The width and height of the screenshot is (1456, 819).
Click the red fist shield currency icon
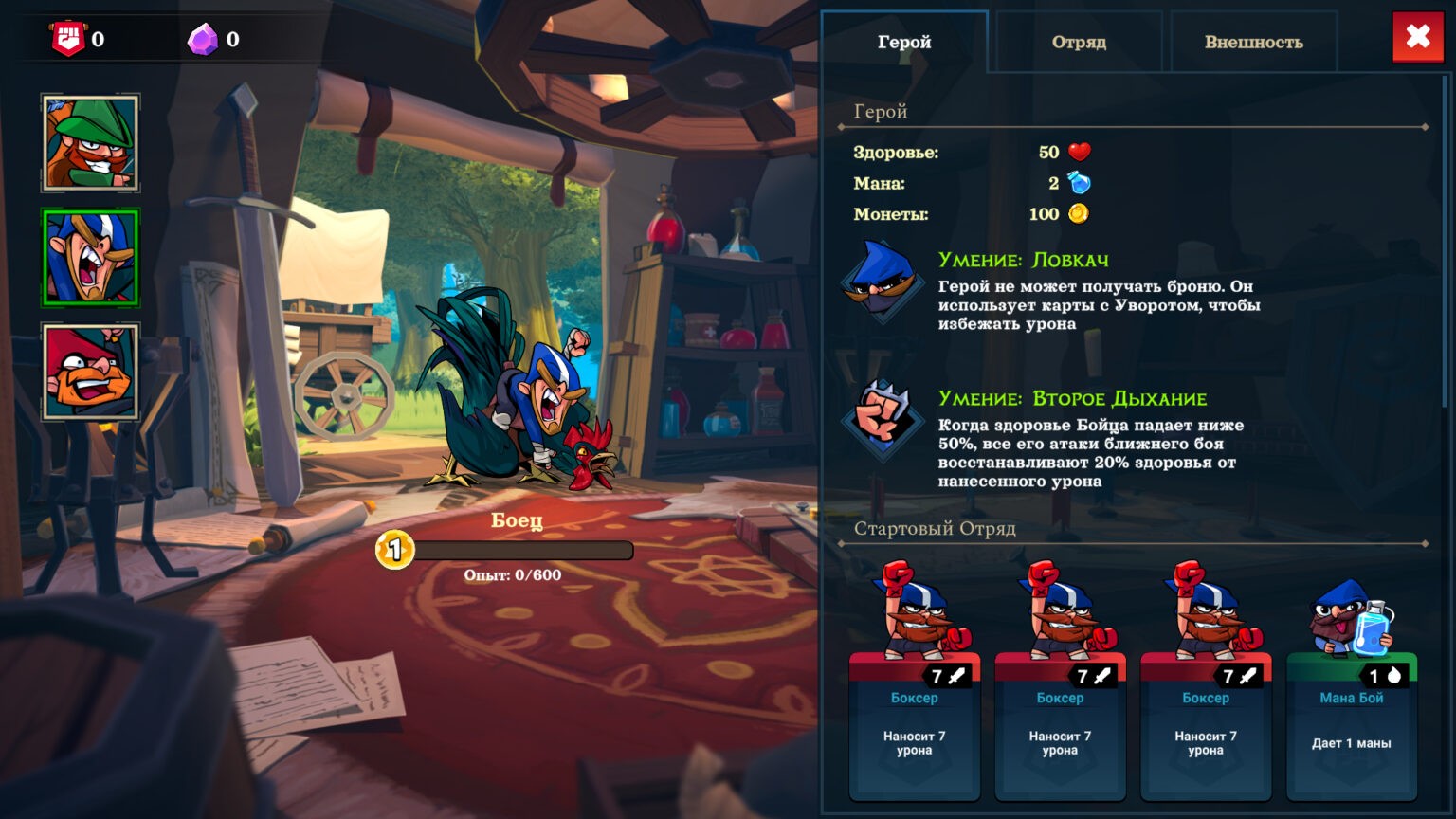click(x=68, y=40)
